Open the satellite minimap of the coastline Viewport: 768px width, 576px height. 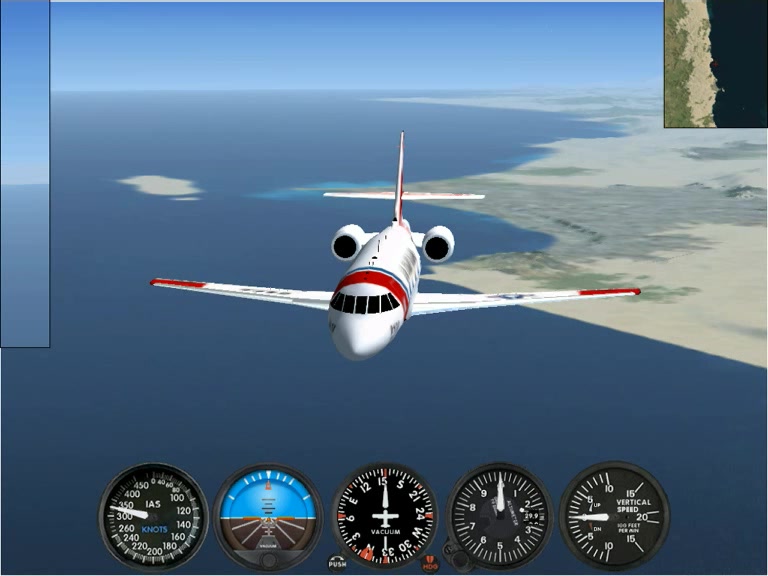715,63
